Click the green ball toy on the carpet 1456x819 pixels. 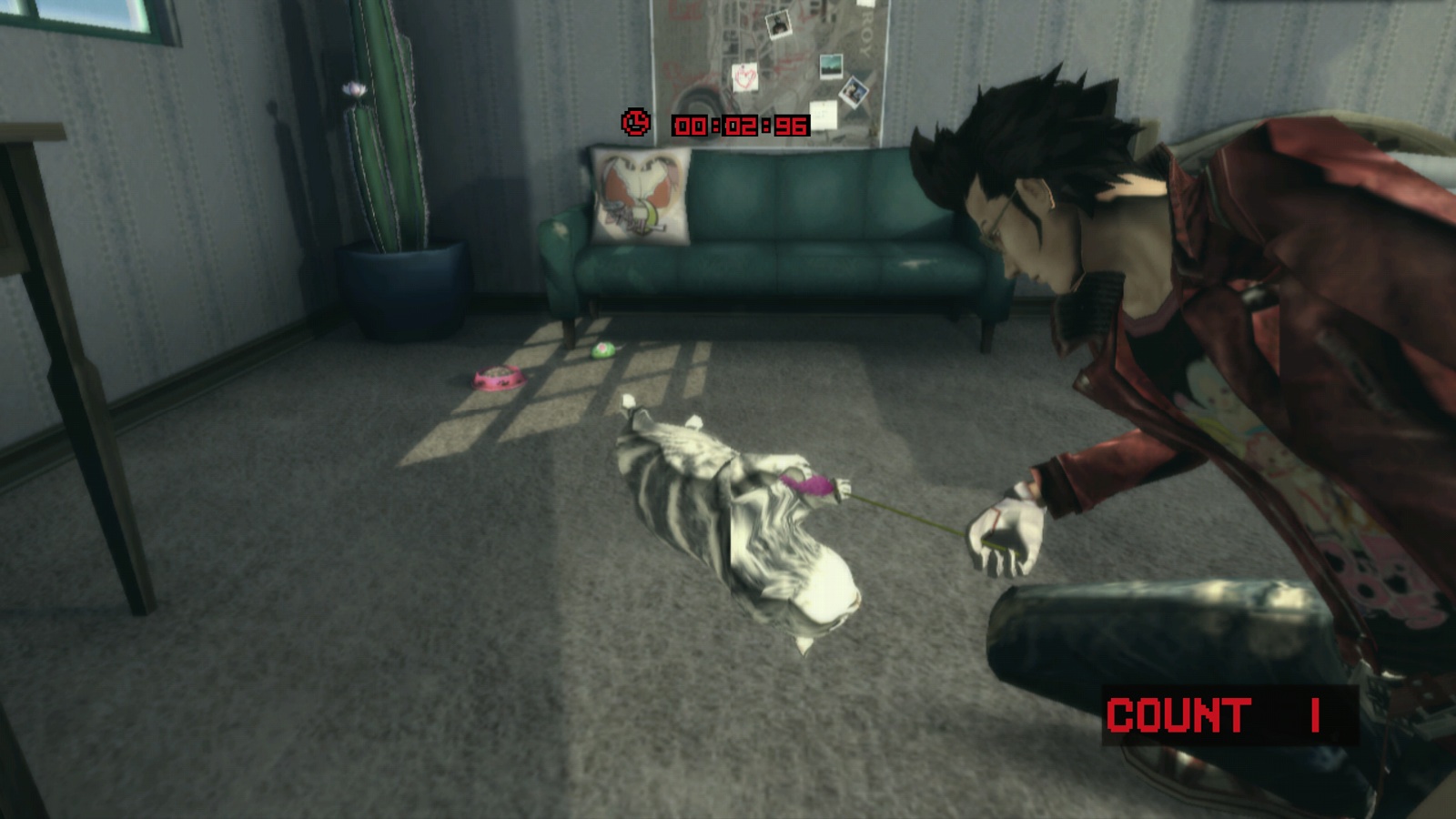[601, 350]
